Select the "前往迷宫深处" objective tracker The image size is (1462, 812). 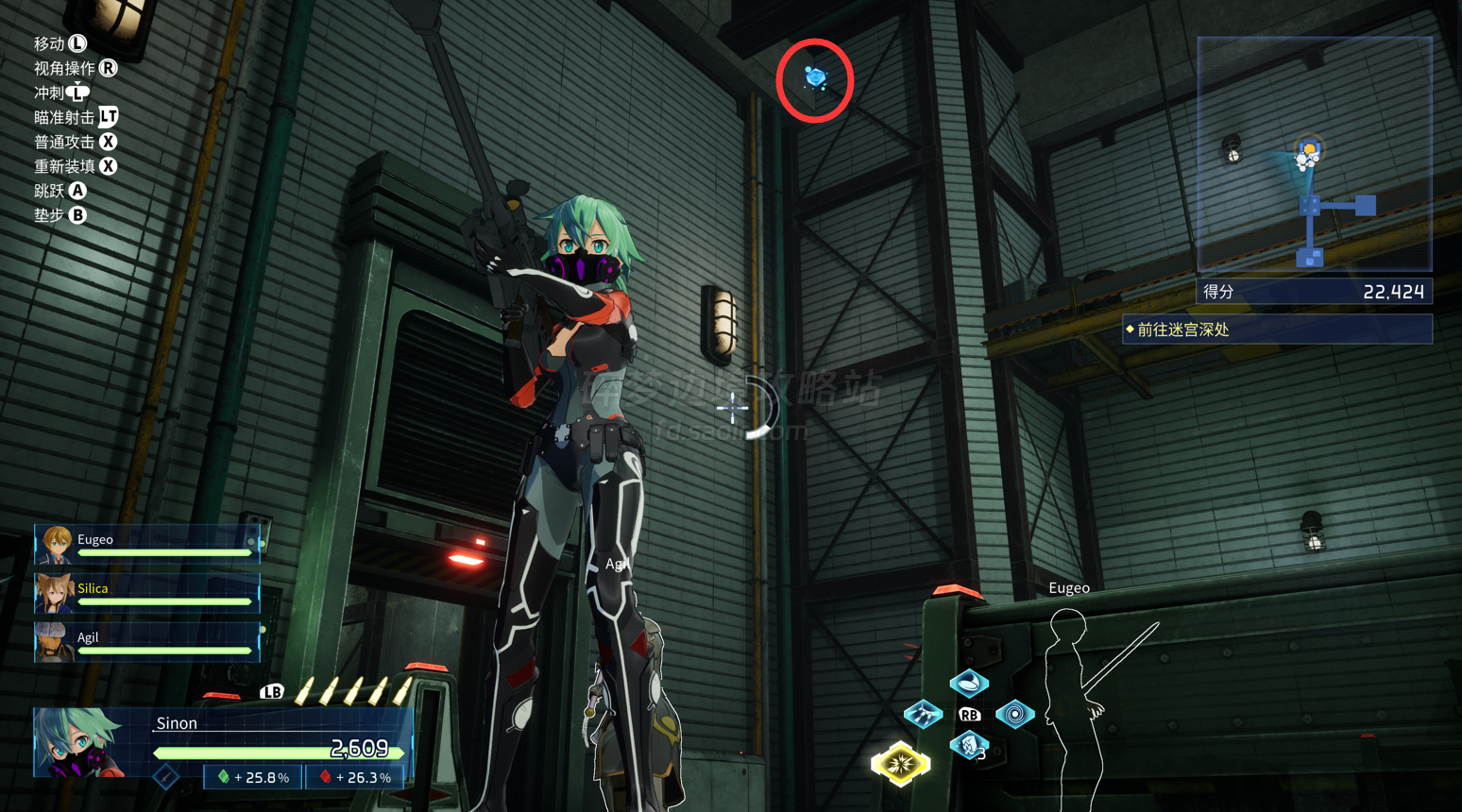1277,330
